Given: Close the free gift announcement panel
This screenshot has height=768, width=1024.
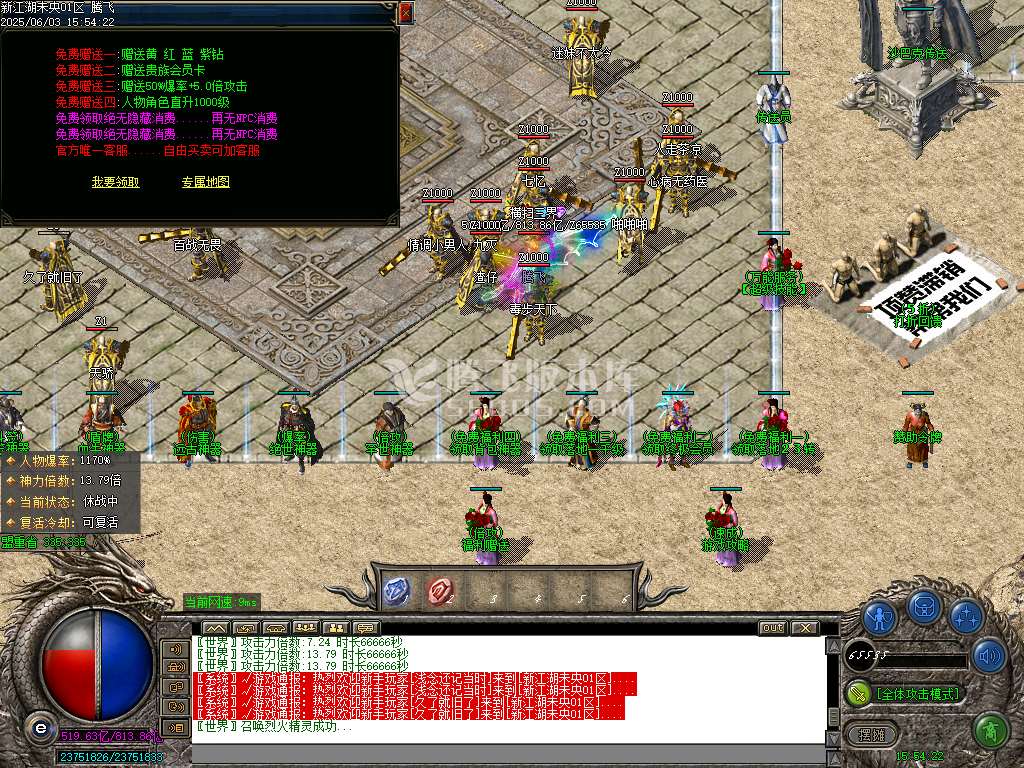Looking at the screenshot, I should click(x=405, y=13).
